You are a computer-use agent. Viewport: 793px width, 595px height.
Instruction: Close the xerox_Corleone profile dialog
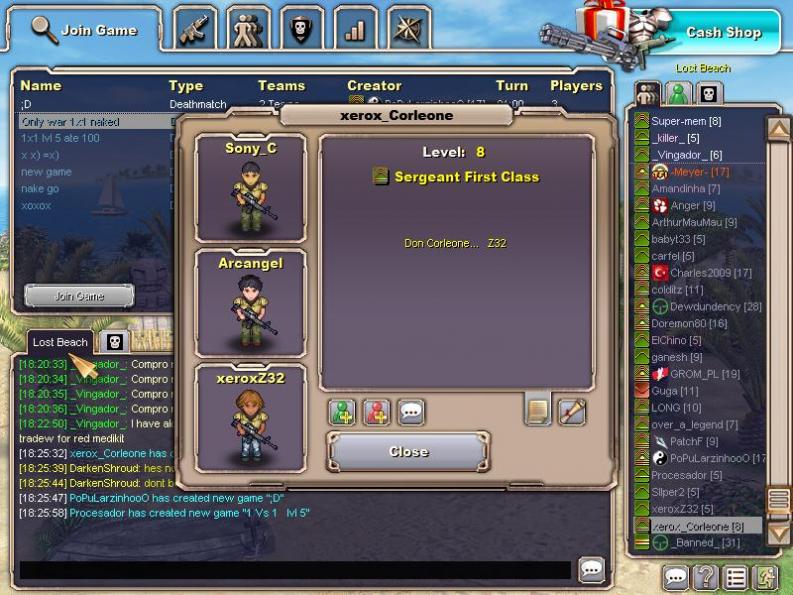[x=408, y=452]
